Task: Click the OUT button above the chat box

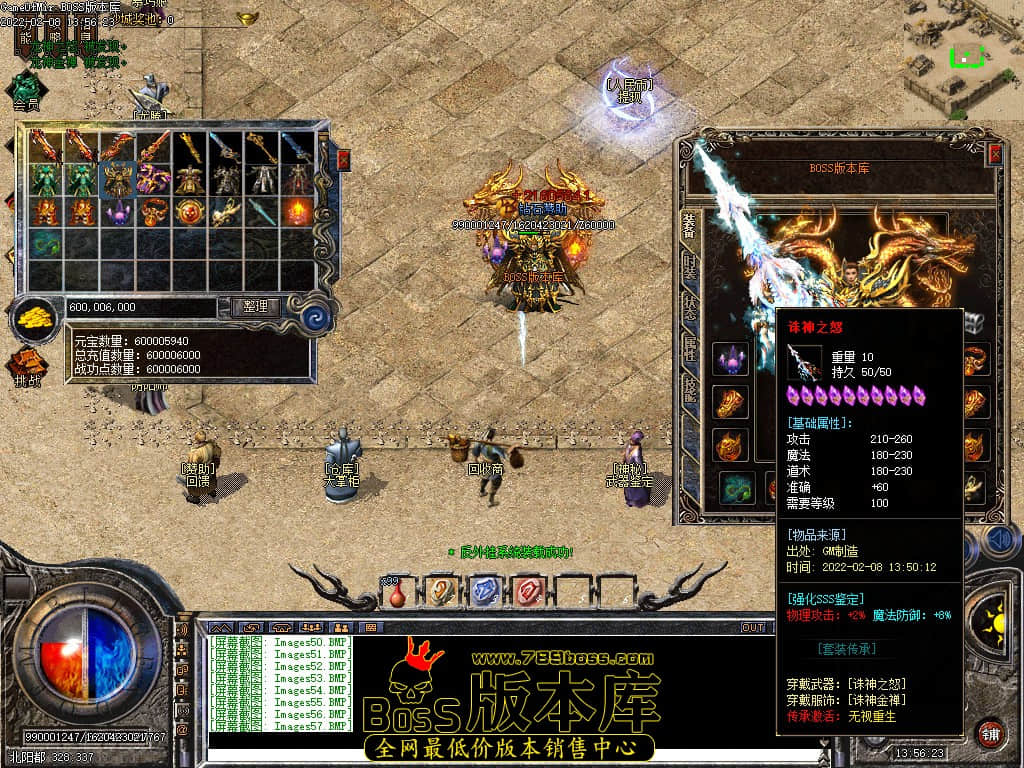Action: pos(752,627)
